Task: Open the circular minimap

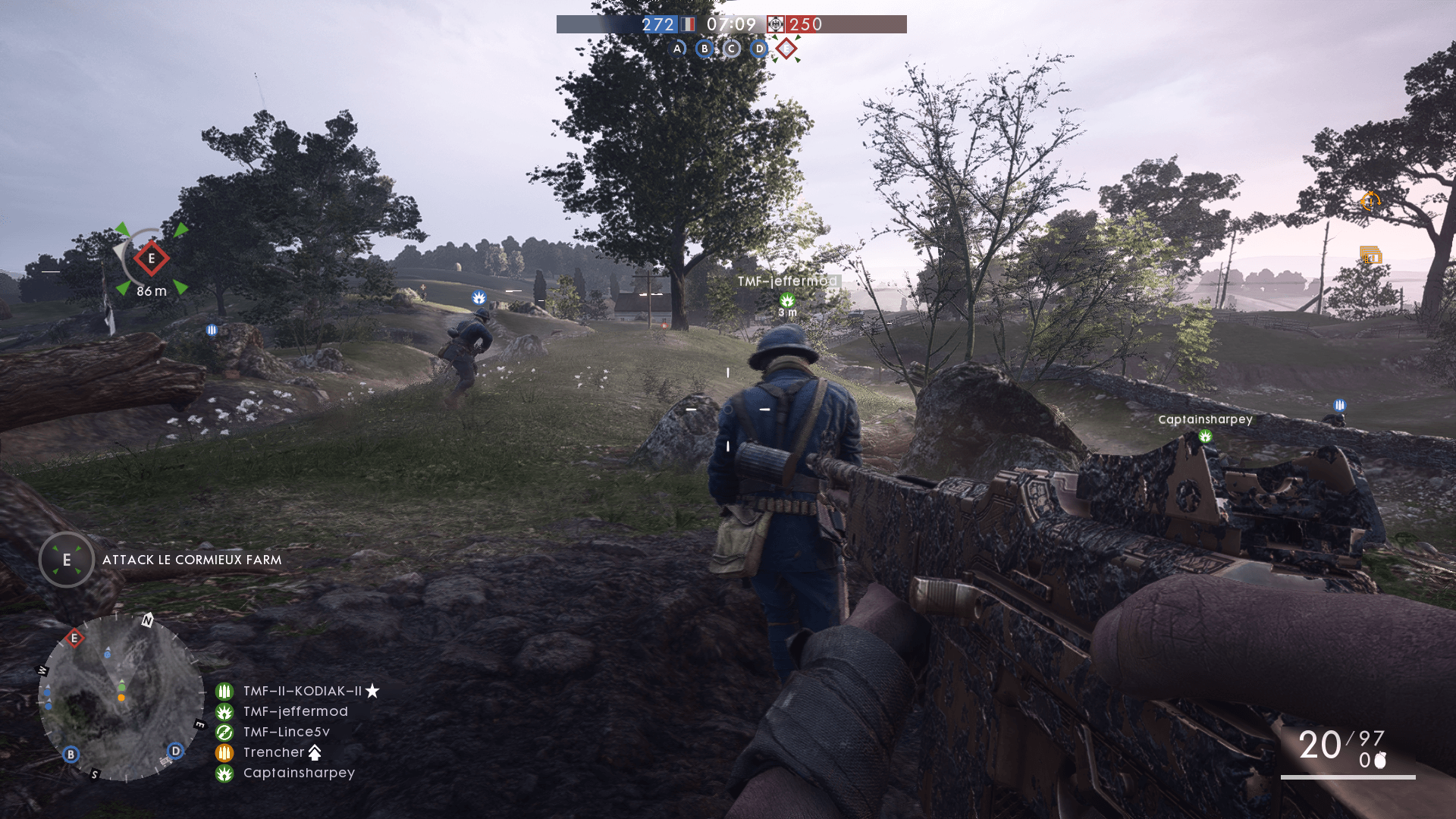Action: point(121,698)
